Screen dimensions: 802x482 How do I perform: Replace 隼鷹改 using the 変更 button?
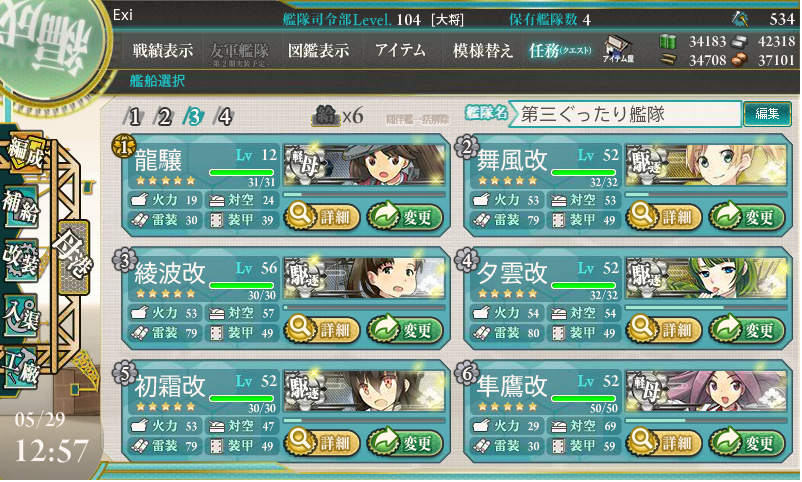tap(747, 441)
